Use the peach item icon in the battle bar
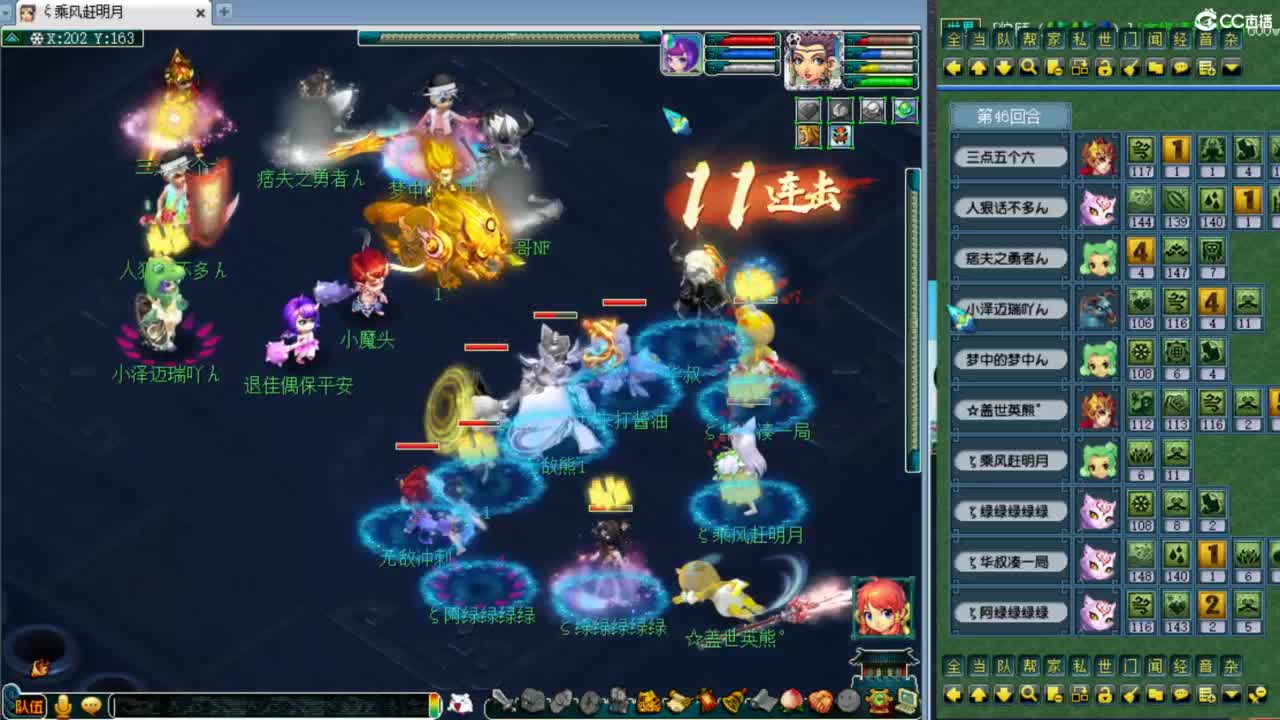This screenshot has height=720, width=1280. tap(791, 701)
